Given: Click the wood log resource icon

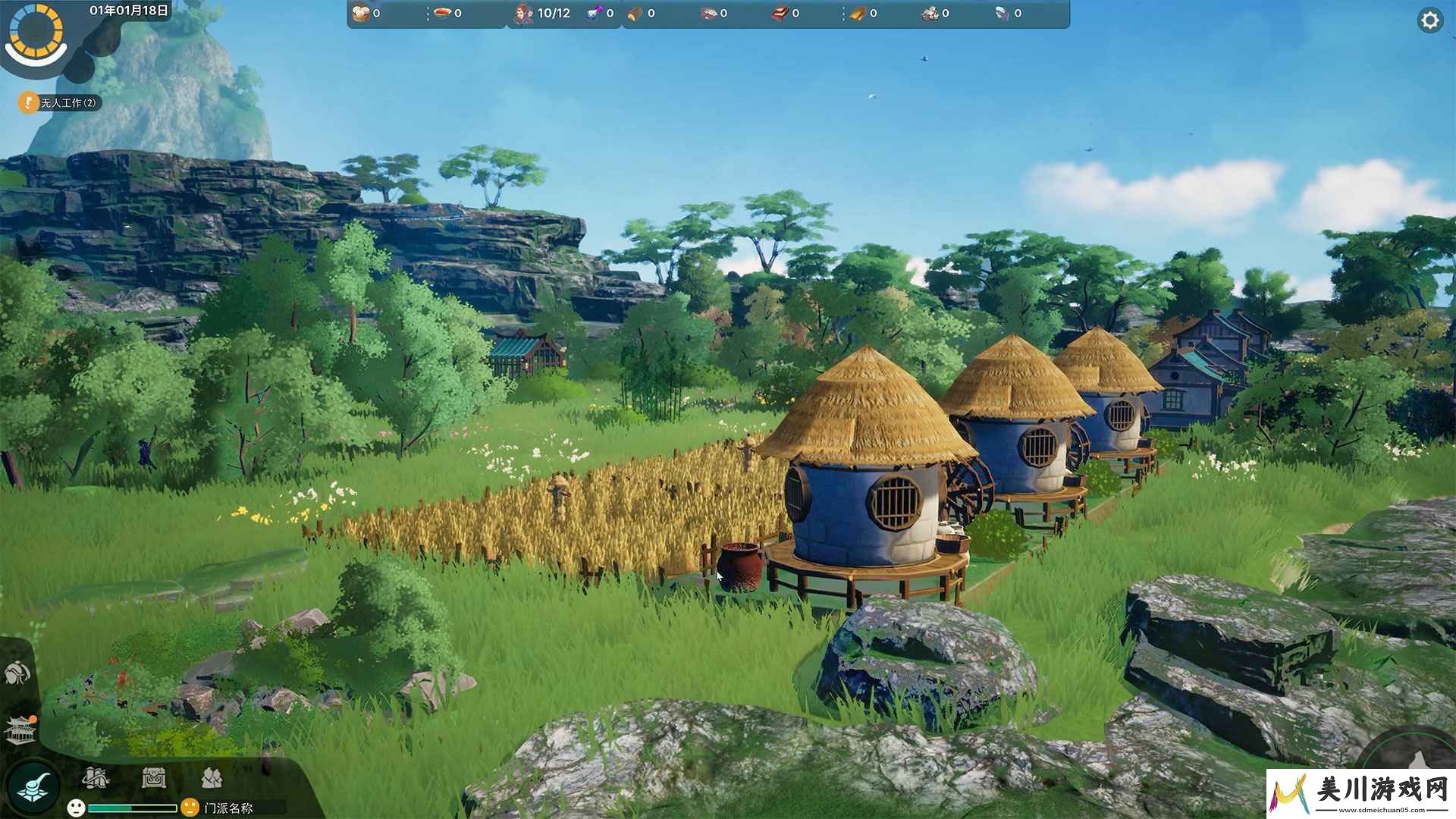Looking at the screenshot, I should [635, 13].
